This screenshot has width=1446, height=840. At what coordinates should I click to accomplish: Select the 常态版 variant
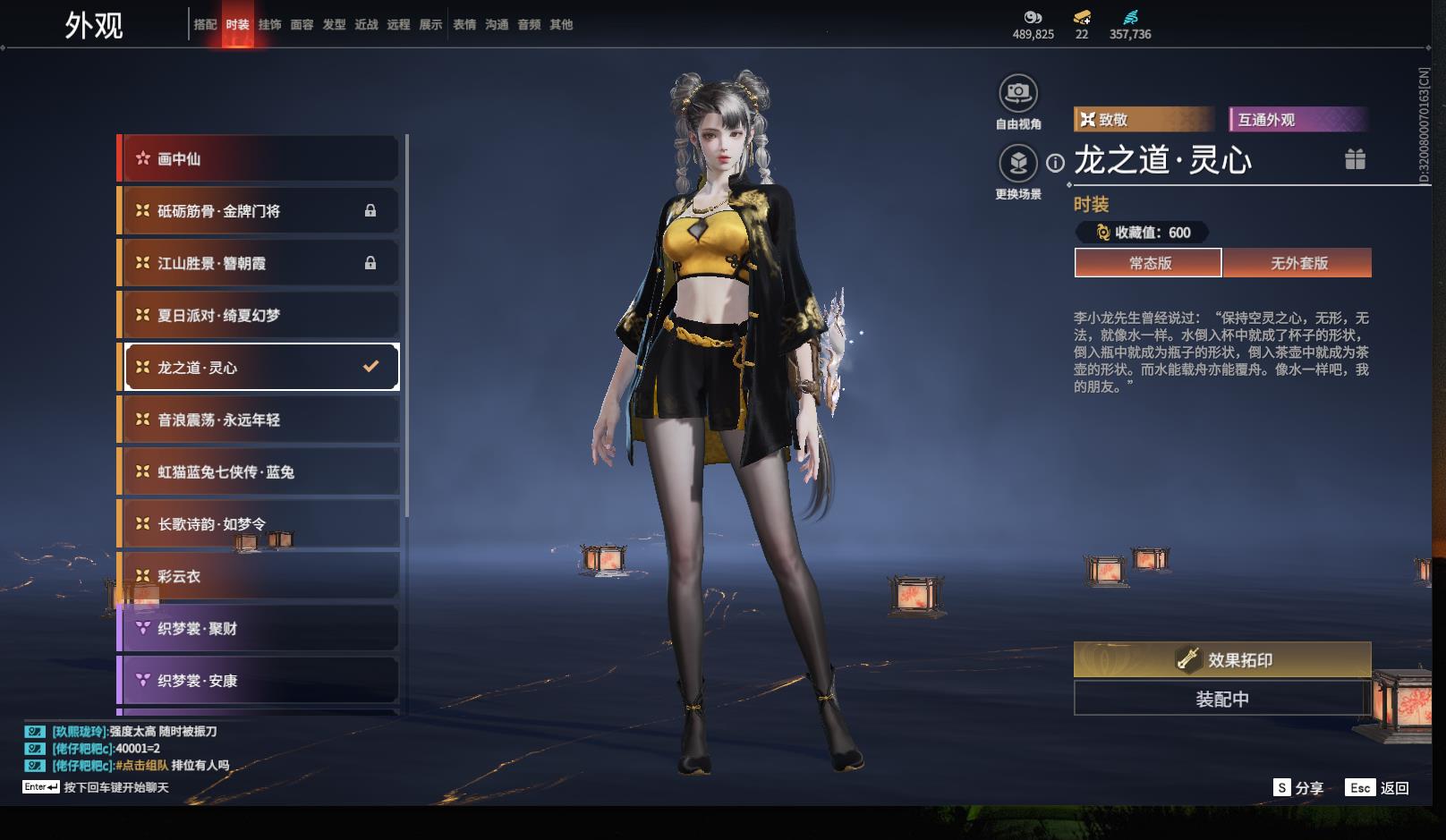(x=1149, y=263)
